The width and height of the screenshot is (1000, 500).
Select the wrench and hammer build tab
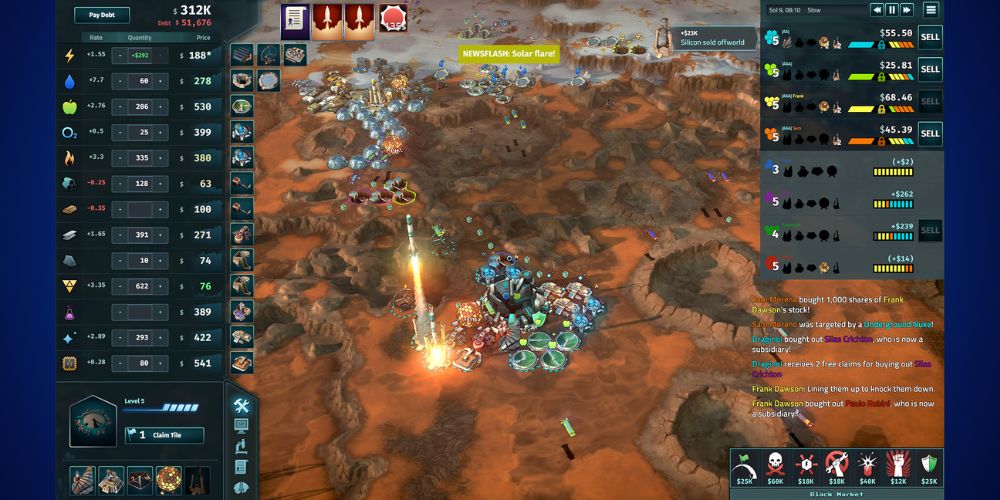[x=241, y=405]
